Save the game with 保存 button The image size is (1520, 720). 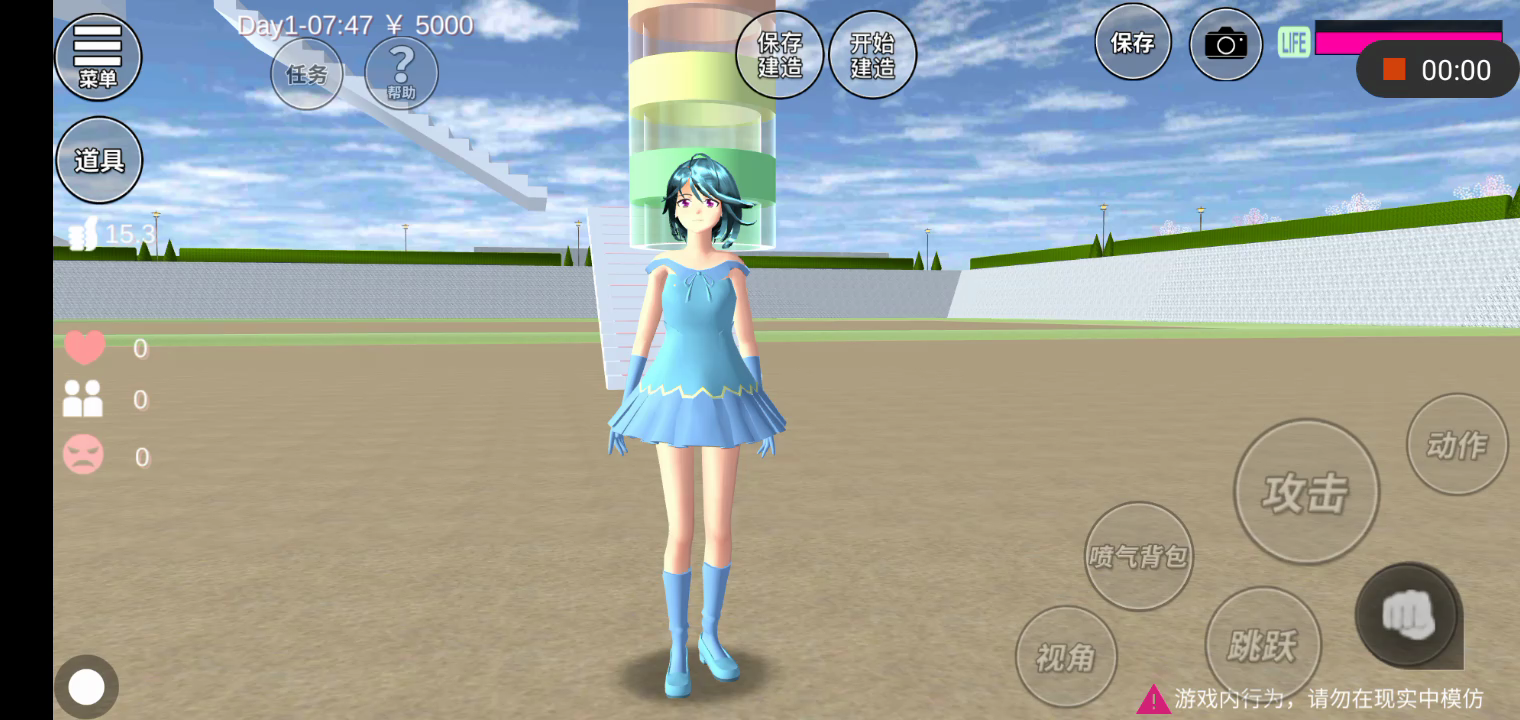[x=1133, y=42]
